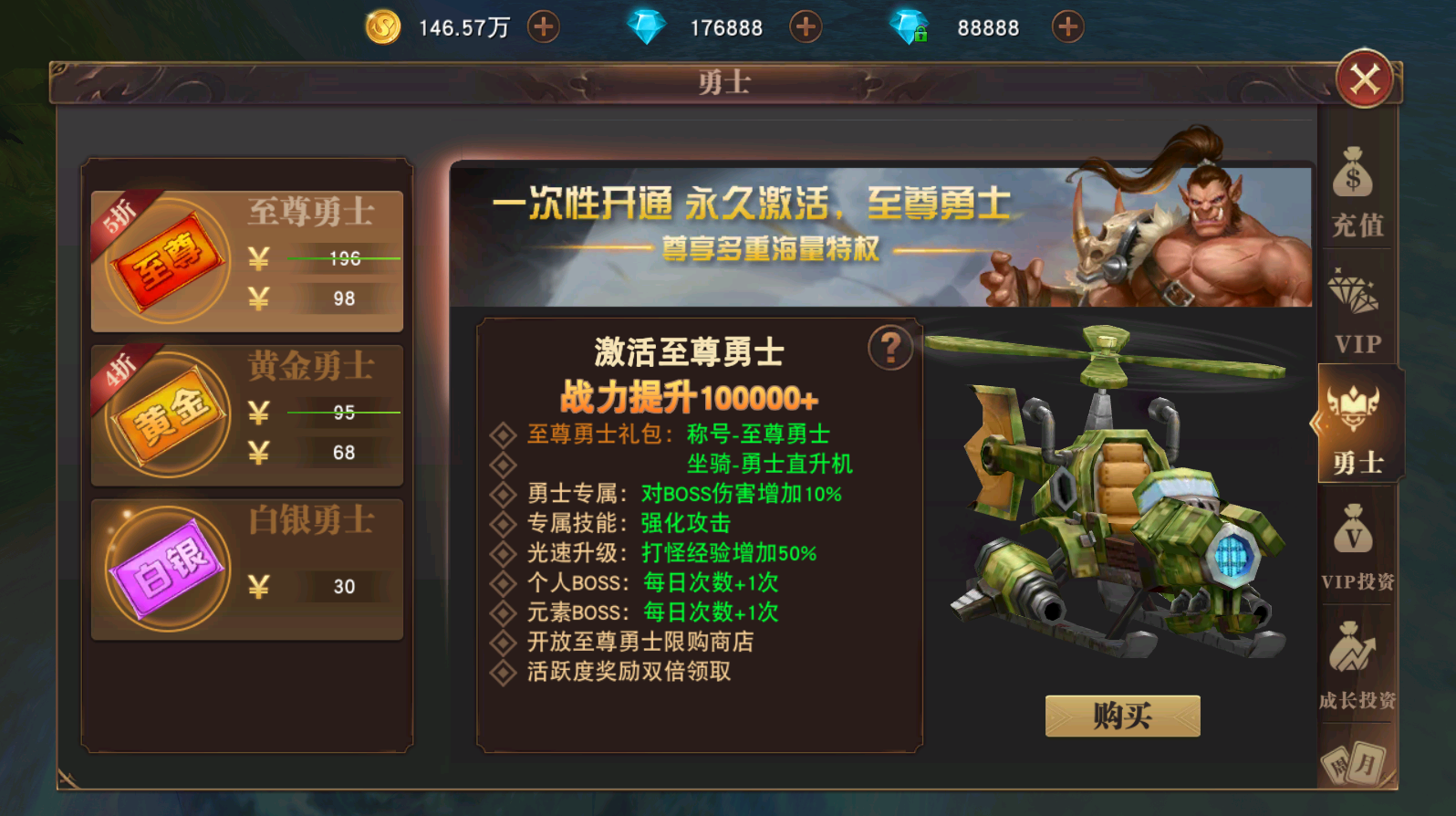The width and height of the screenshot is (1456, 816).
Task: Click the blue diamond currency icon
Action: point(648,26)
